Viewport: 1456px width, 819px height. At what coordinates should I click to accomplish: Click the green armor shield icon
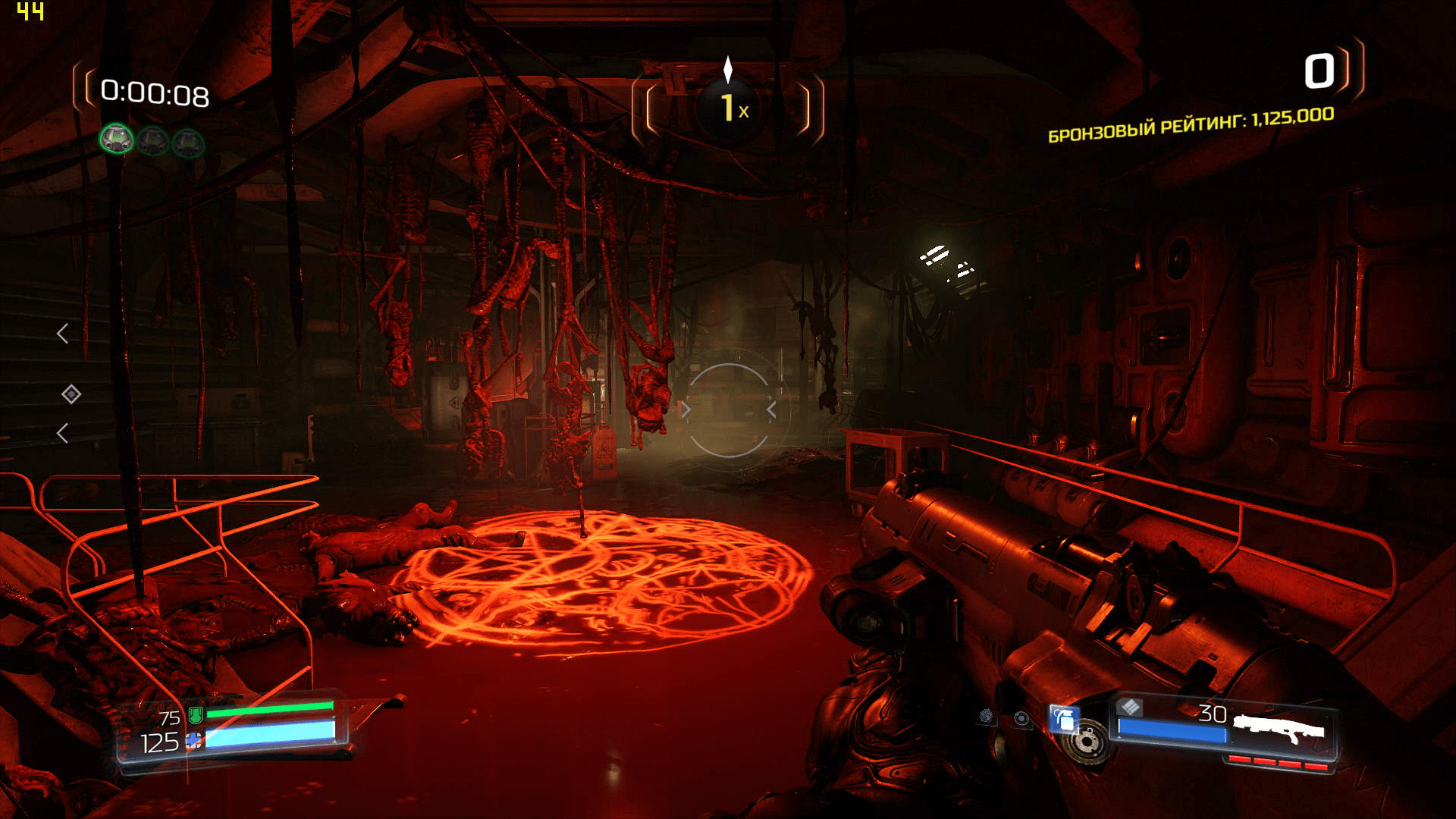[x=196, y=714]
